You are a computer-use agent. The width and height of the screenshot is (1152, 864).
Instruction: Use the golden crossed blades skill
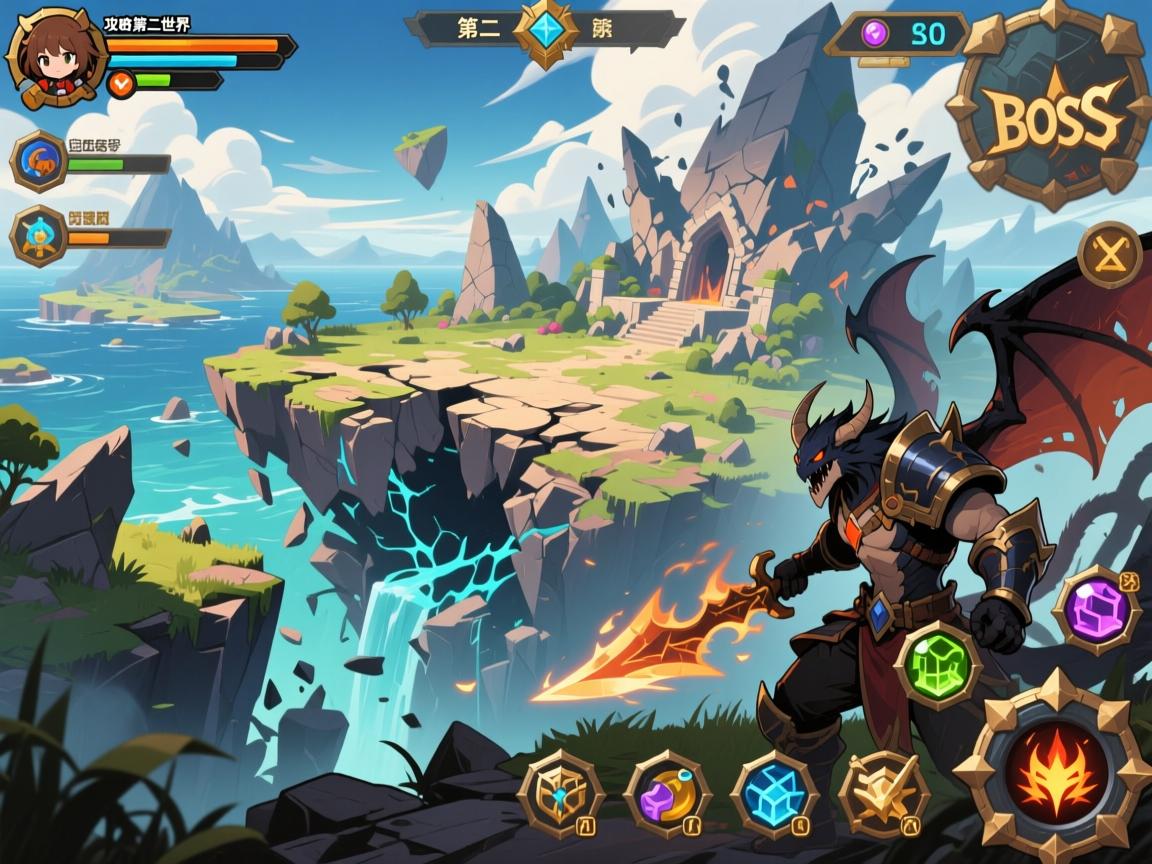(882, 794)
